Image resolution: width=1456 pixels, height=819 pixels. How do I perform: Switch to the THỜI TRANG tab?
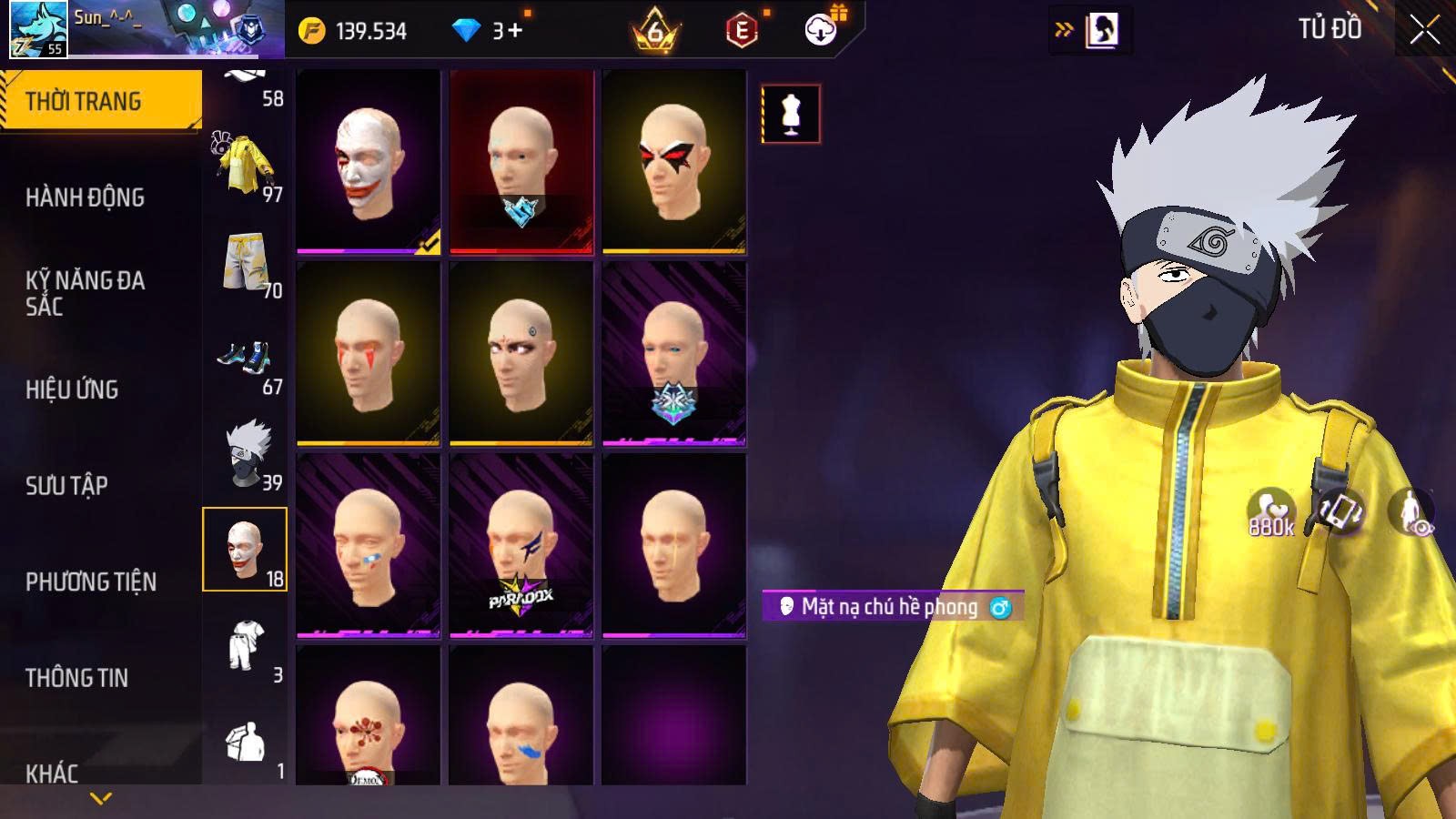tap(100, 101)
